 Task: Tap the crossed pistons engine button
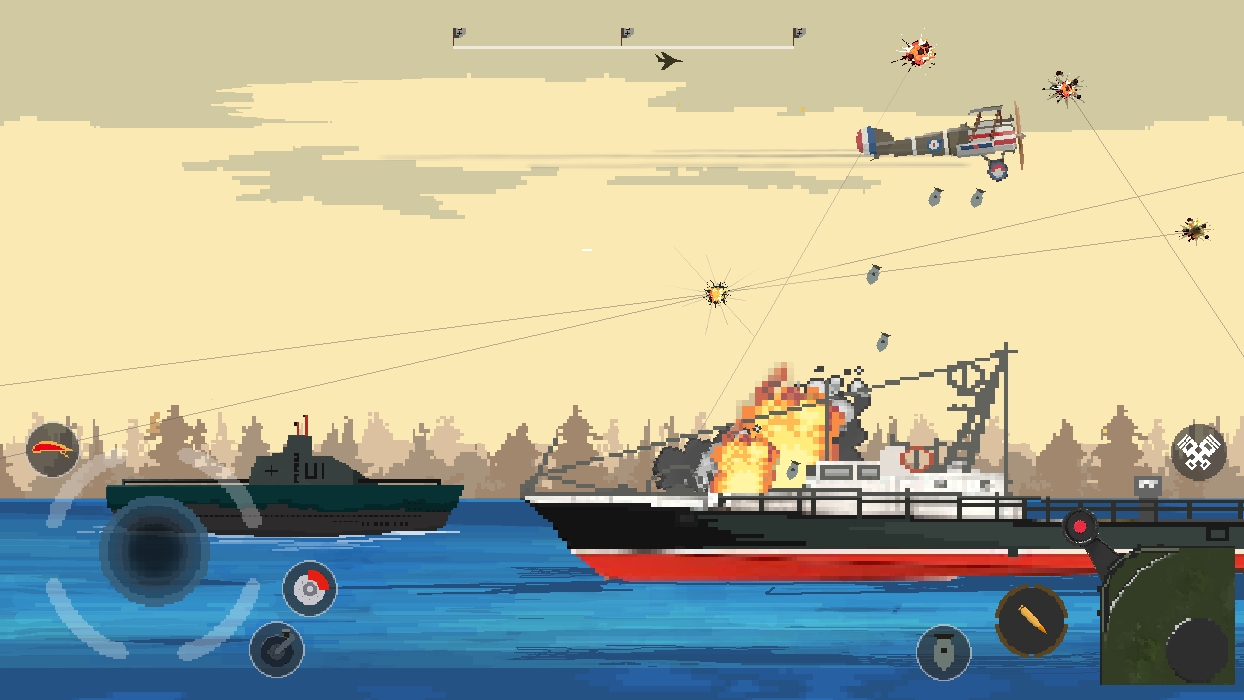coord(1198,453)
